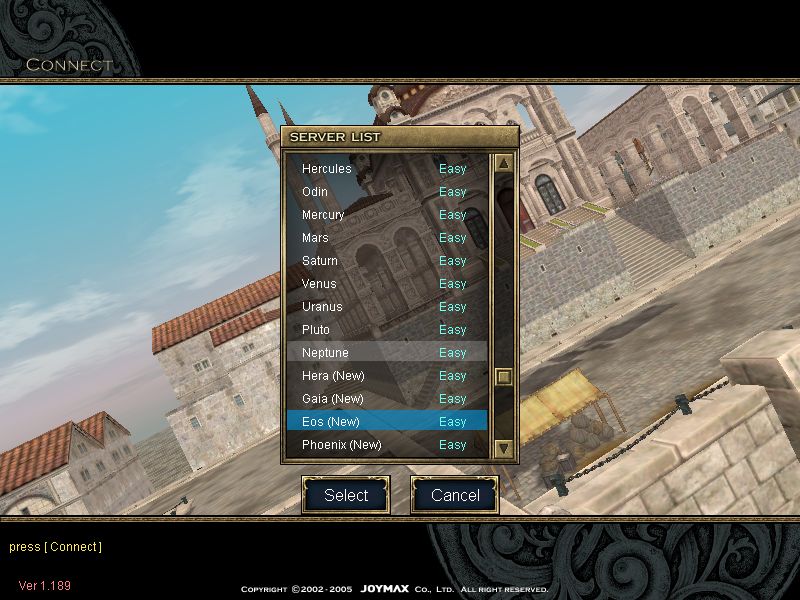The height and width of the screenshot is (600, 800).
Task: Select the Hercules server row
Action: [x=385, y=169]
